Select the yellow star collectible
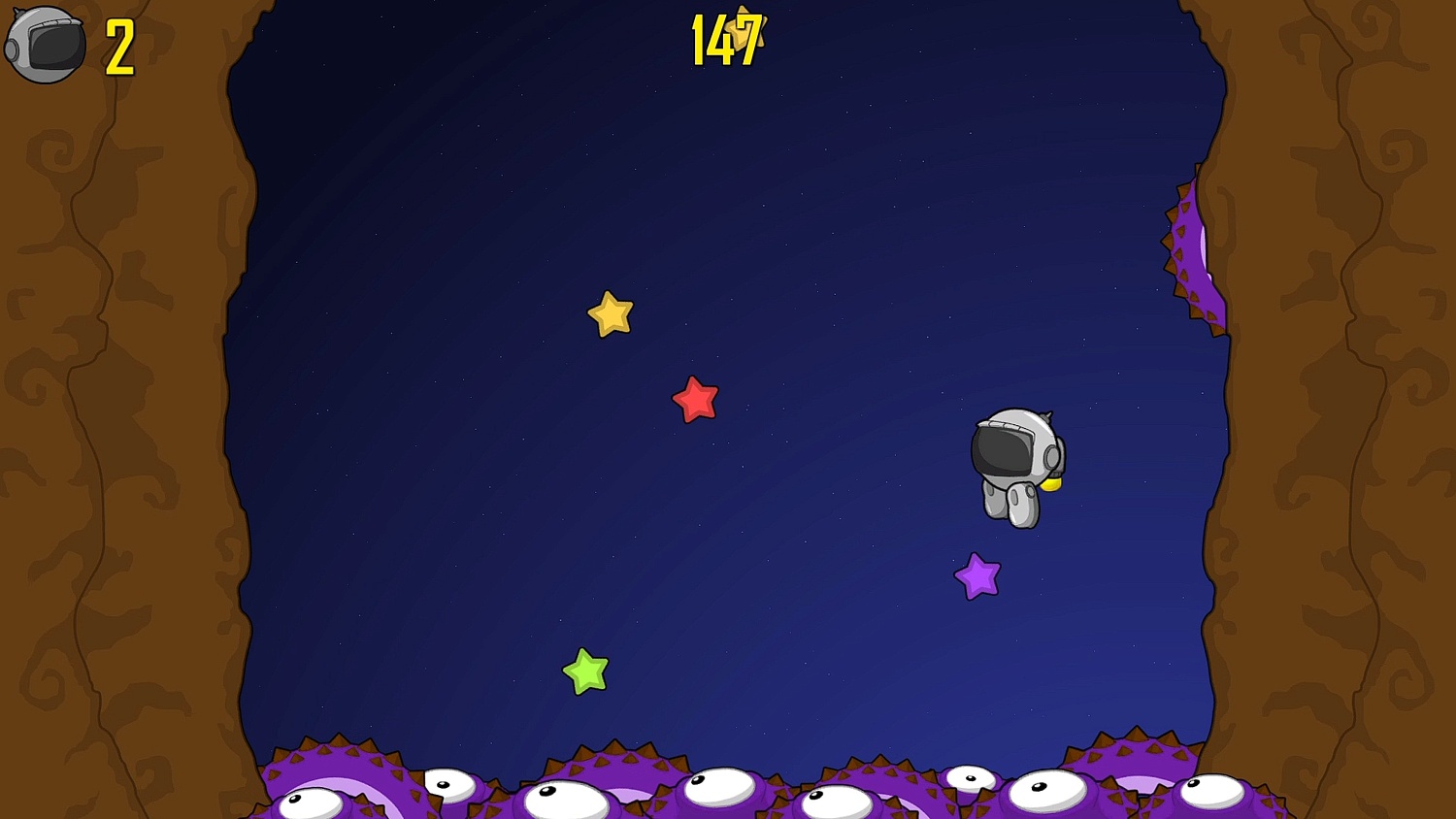Image resolution: width=1456 pixels, height=819 pixels. pos(609,313)
